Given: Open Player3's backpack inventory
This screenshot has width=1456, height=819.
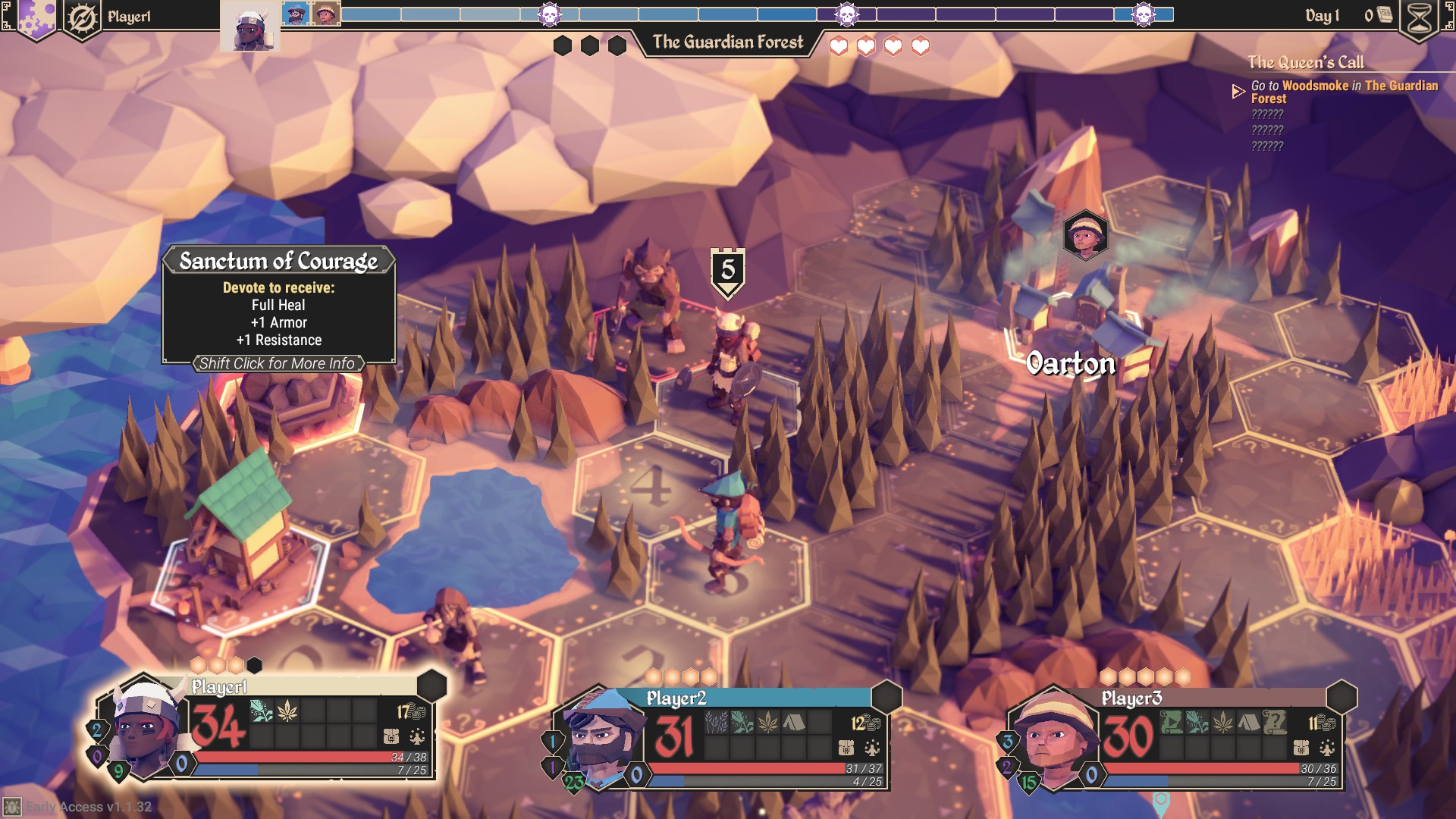Looking at the screenshot, I should [1301, 748].
